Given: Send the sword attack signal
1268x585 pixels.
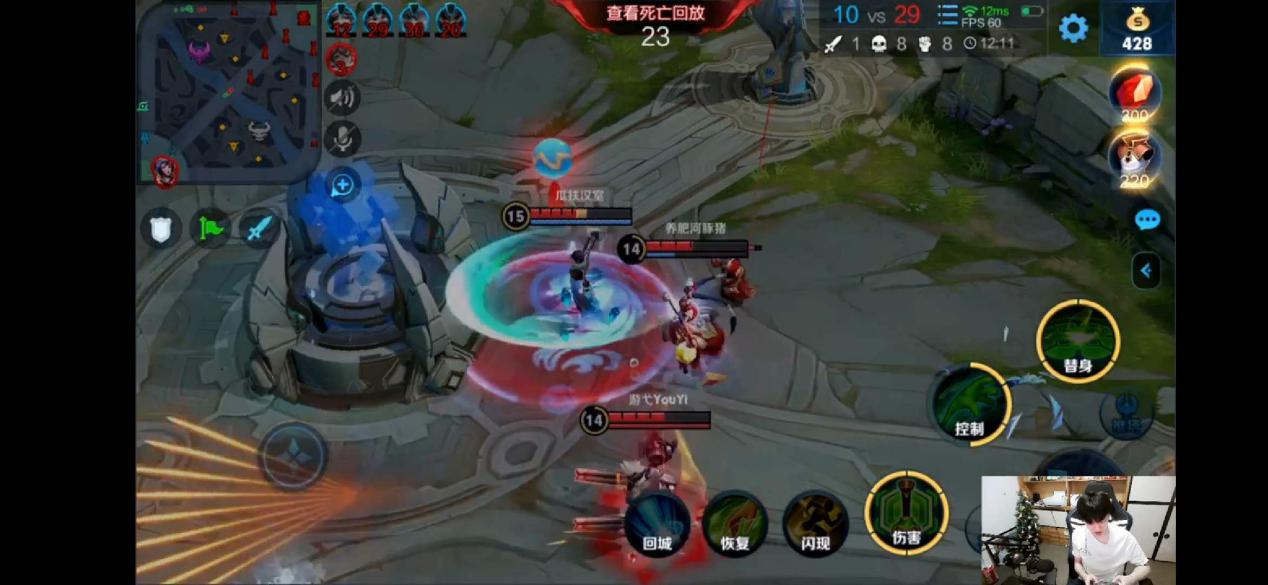Looking at the screenshot, I should click(258, 229).
